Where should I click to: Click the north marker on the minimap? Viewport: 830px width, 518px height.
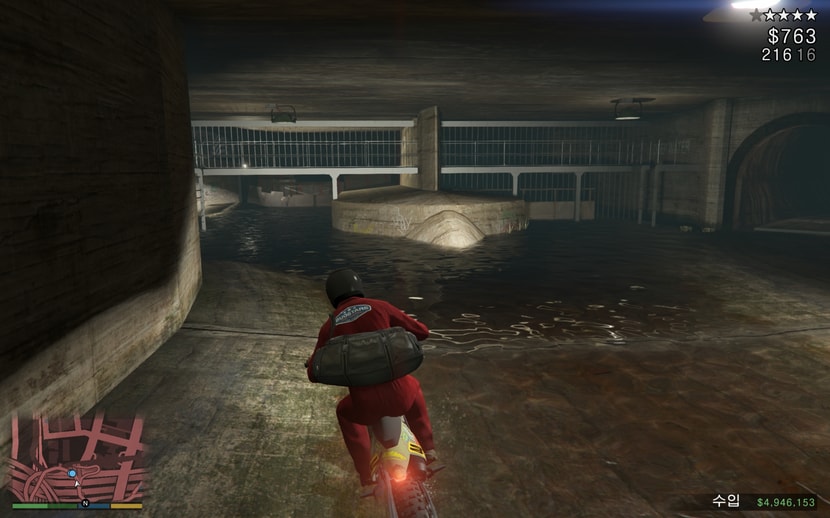tap(86, 503)
